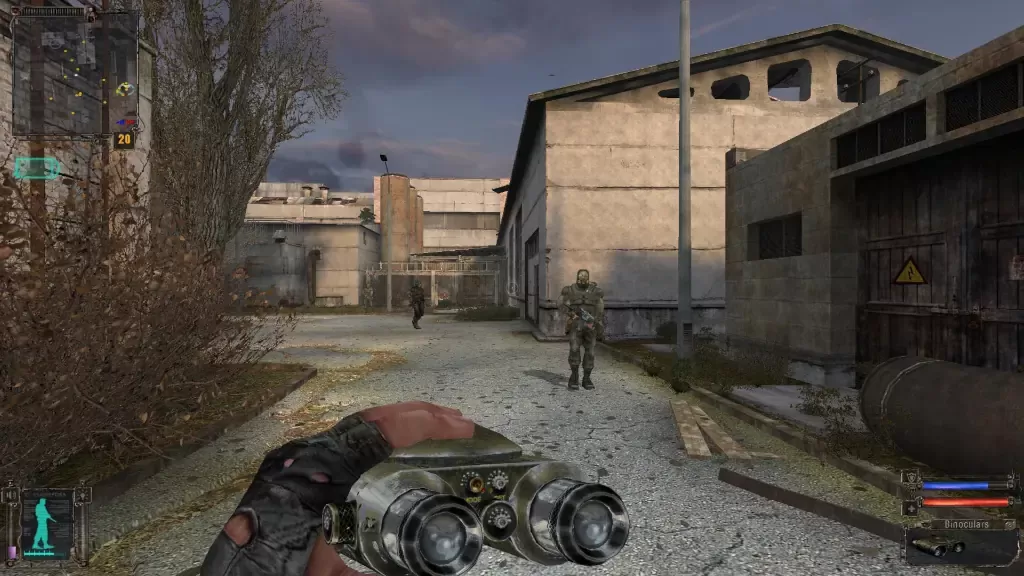The height and width of the screenshot is (576, 1024).
Task: Click the minimap radar panel
Action: pyautogui.click(x=74, y=72)
